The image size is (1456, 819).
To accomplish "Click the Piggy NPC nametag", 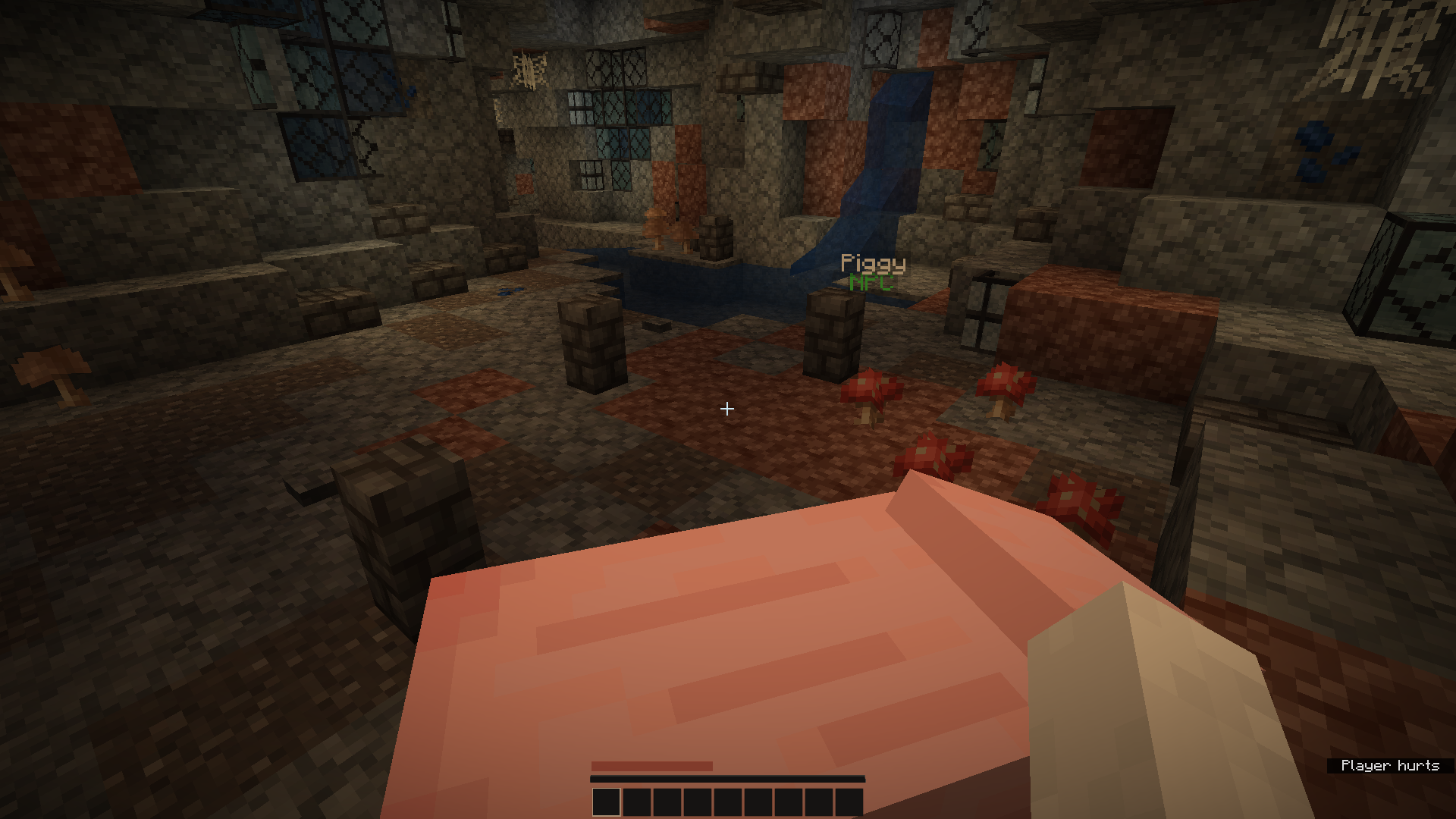I will 874,264.
